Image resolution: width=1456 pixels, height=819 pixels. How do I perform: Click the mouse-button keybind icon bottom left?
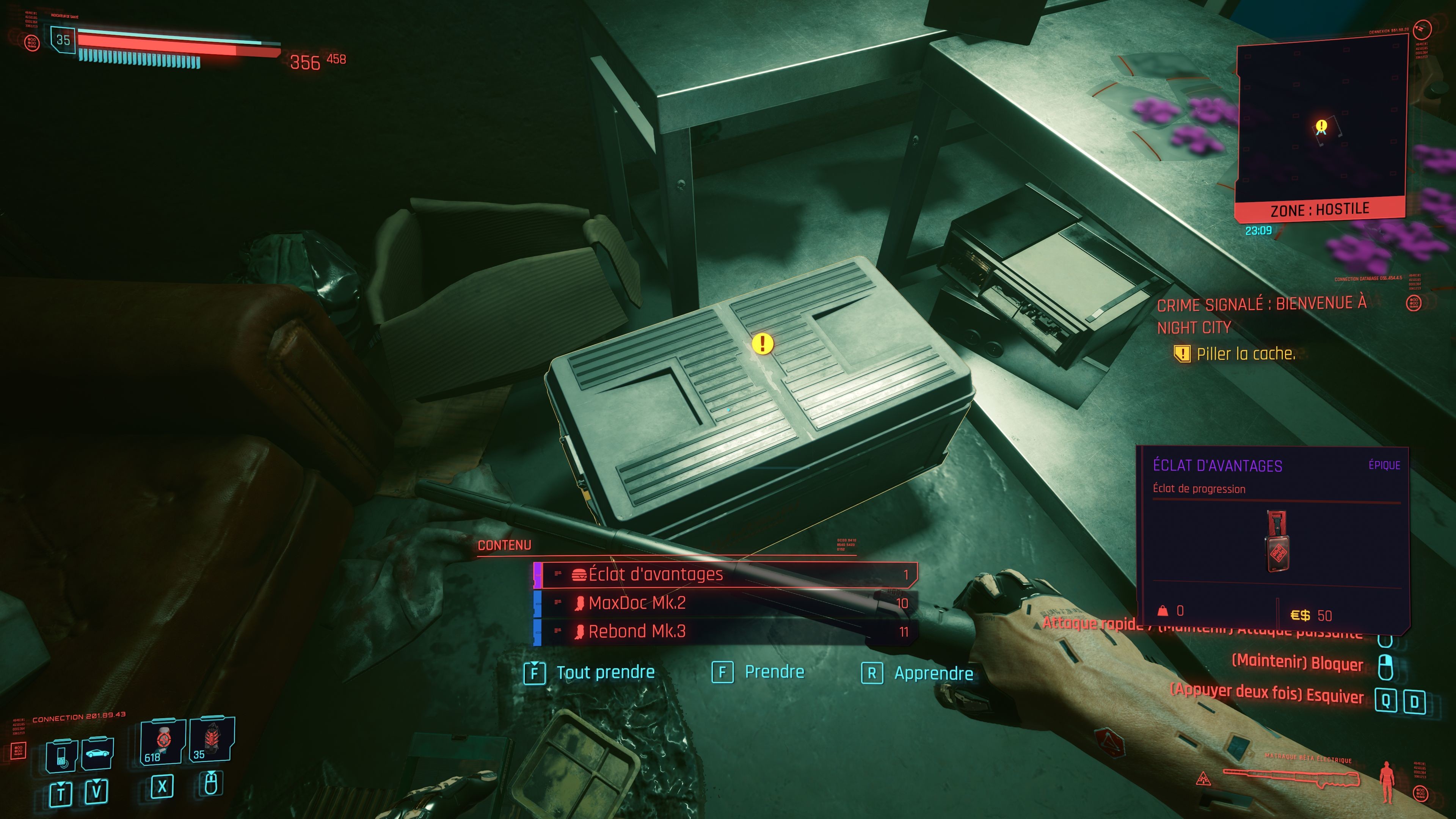[x=211, y=784]
